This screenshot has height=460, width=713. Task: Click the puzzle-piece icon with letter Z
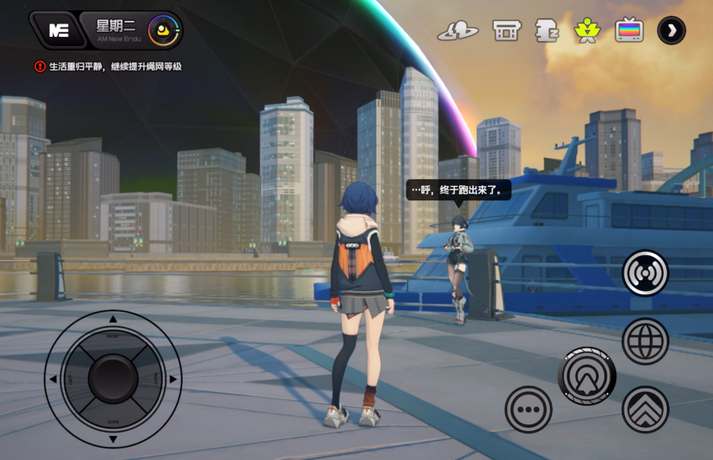pos(546,30)
